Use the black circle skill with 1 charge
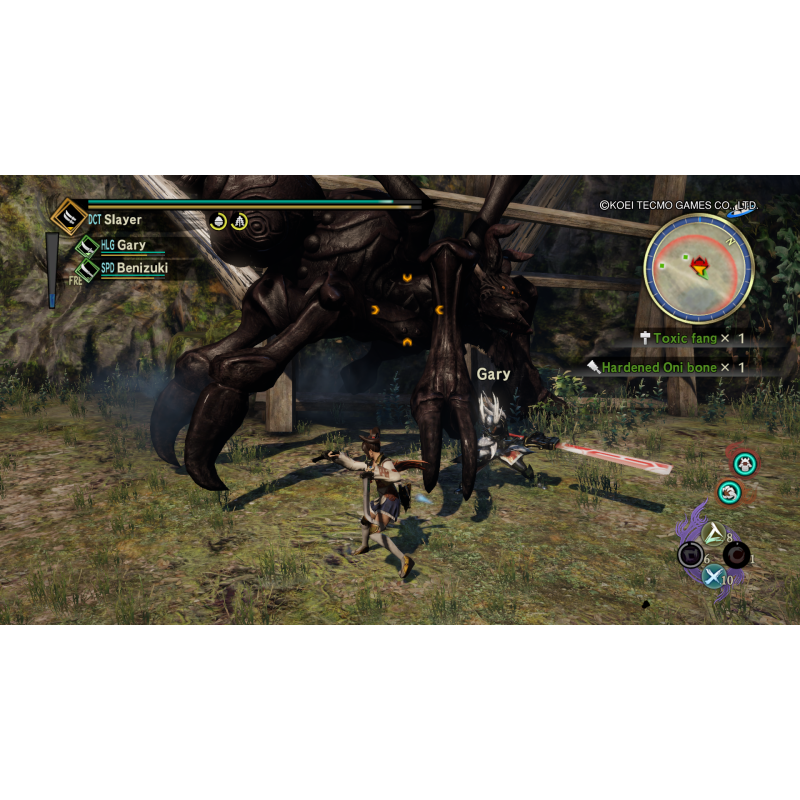 click(737, 555)
